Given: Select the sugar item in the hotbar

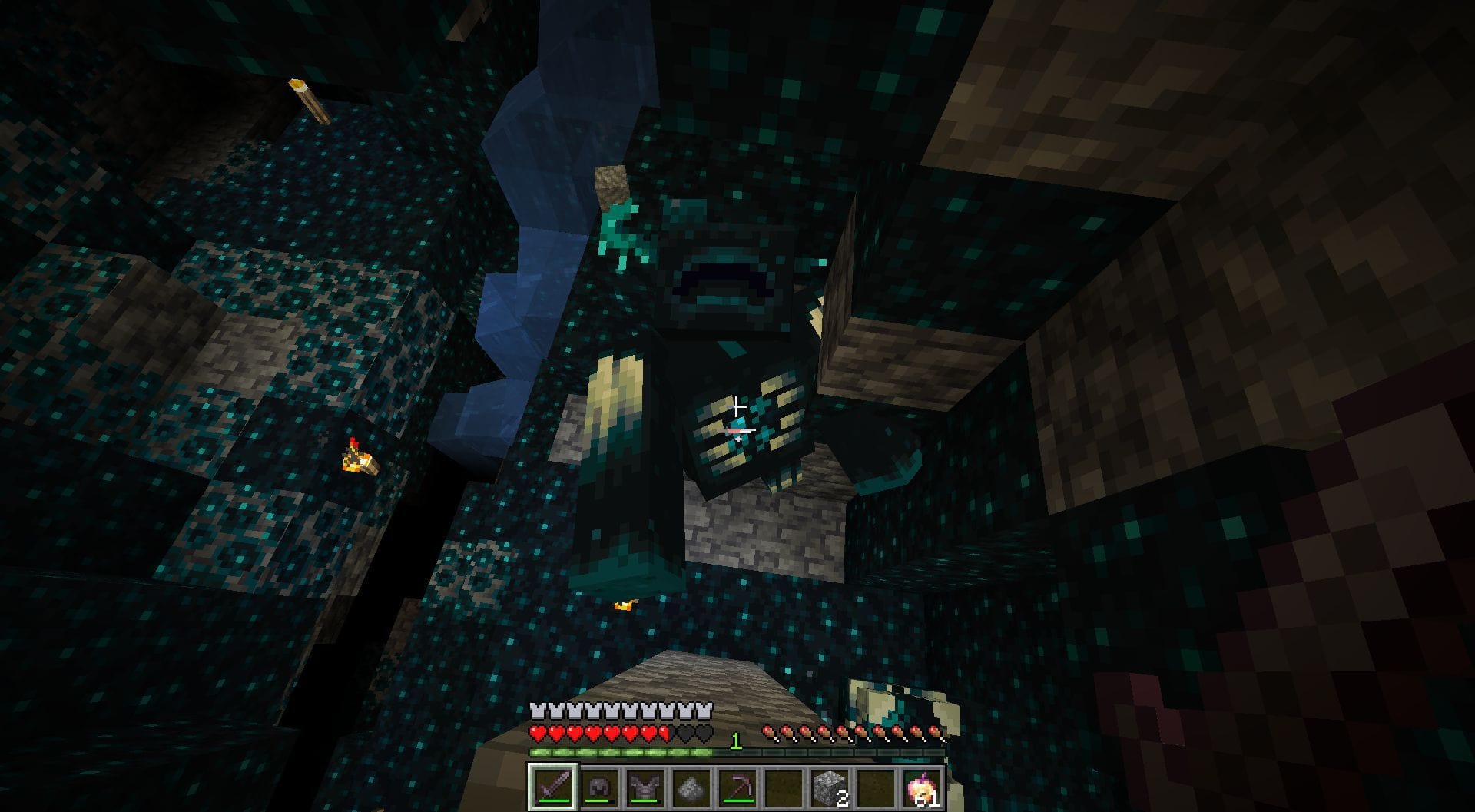Looking at the screenshot, I should coord(691,785).
